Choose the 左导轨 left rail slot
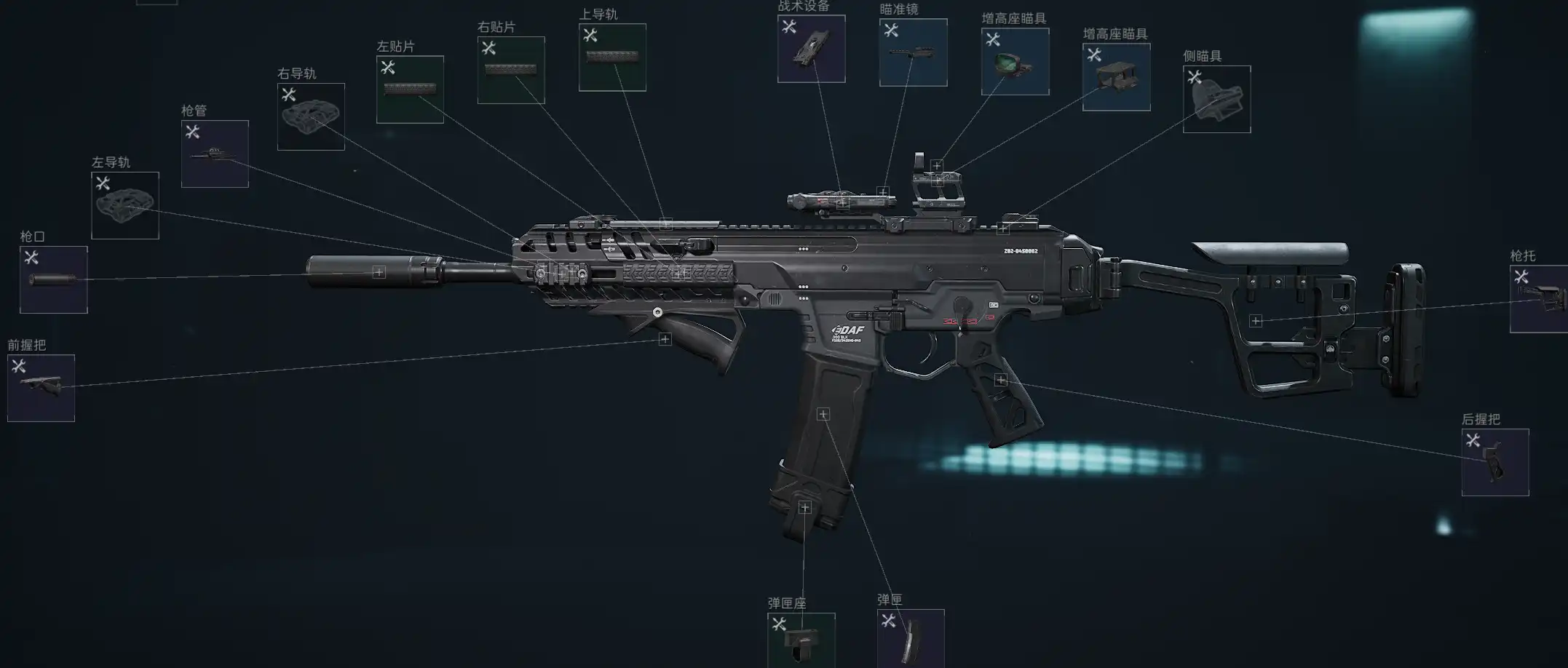 pos(124,205)
